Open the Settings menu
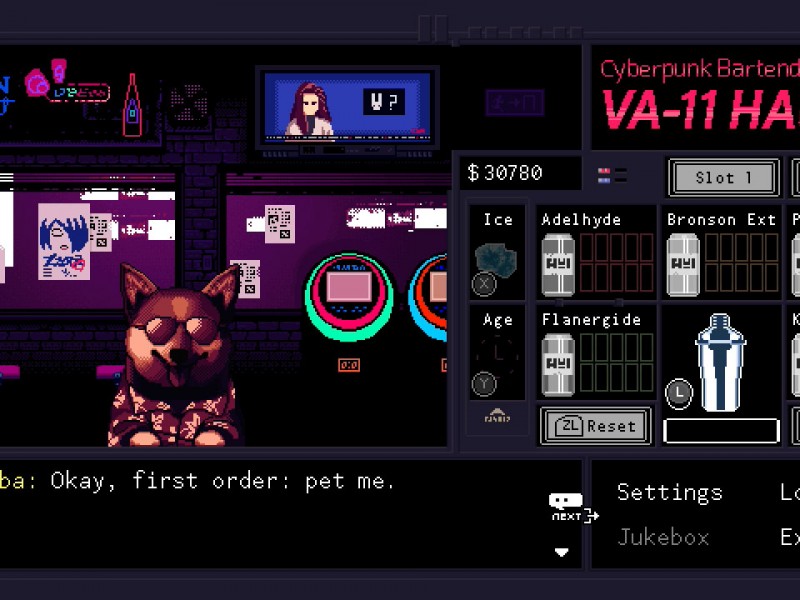Image resolution: width=800 pixels, height=600 pixels. coord(669,492)
